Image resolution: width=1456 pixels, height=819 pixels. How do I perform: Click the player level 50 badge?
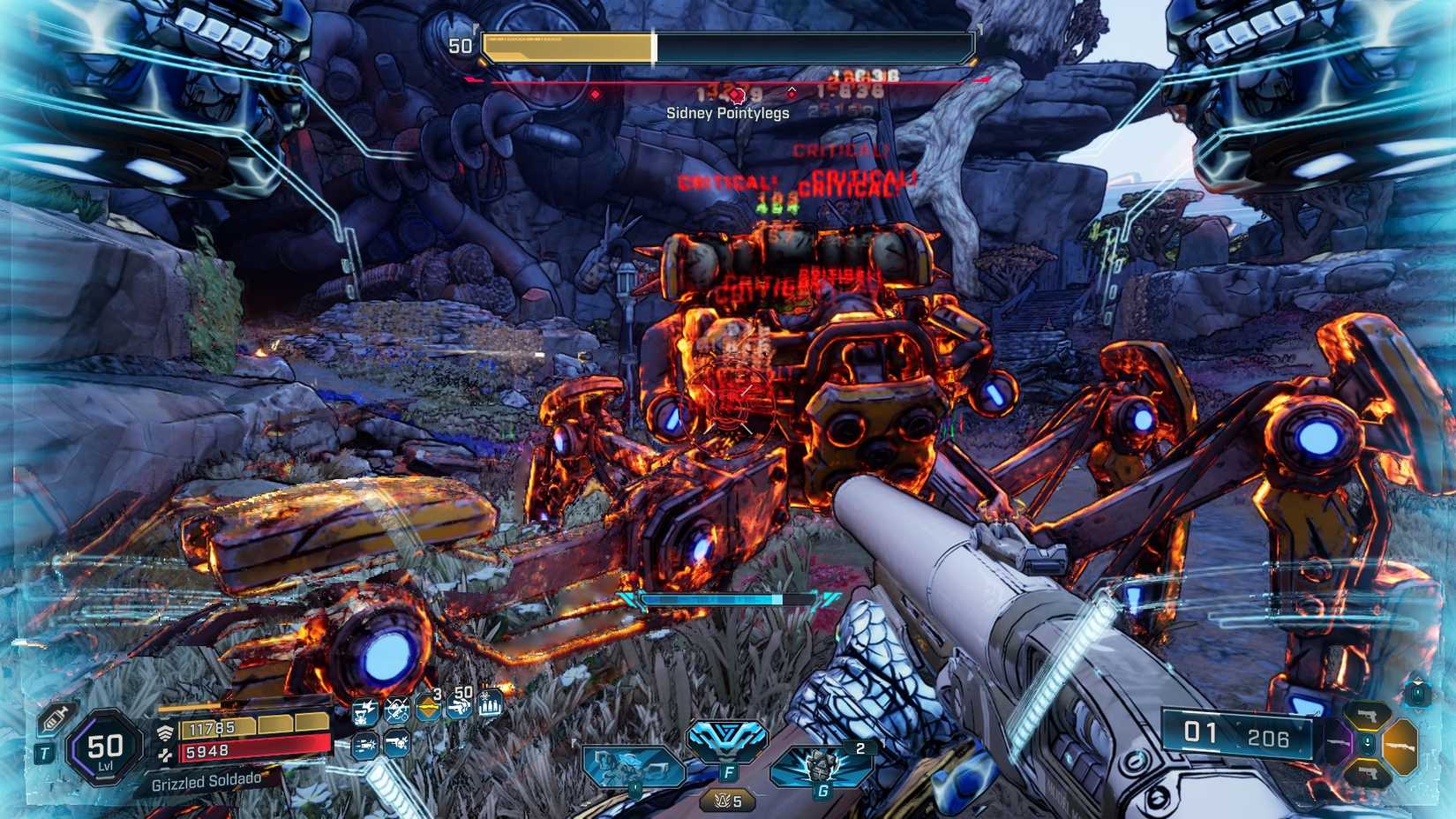pos(105,750)
